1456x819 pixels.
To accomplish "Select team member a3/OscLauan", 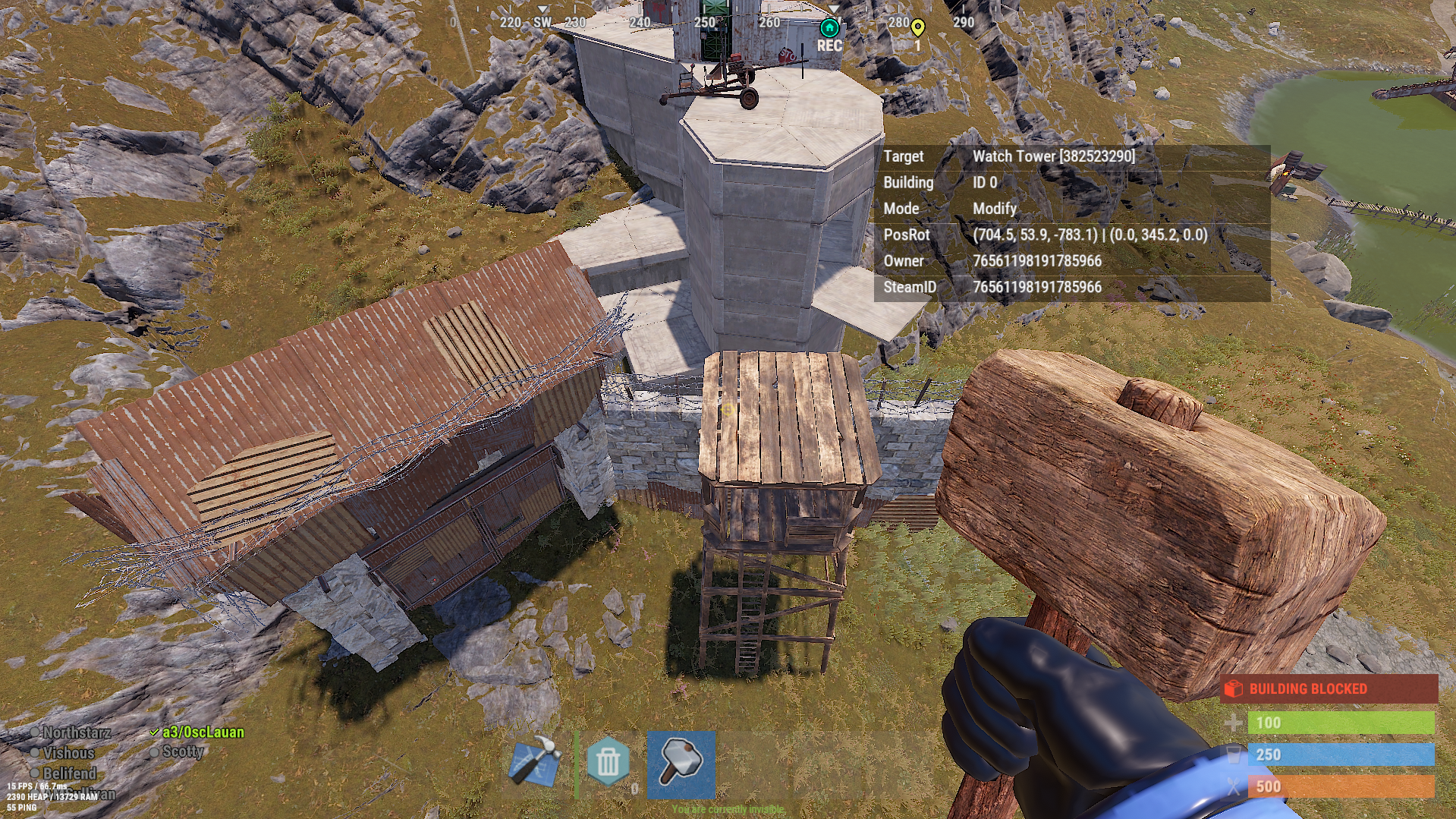I will click(203, 732).
